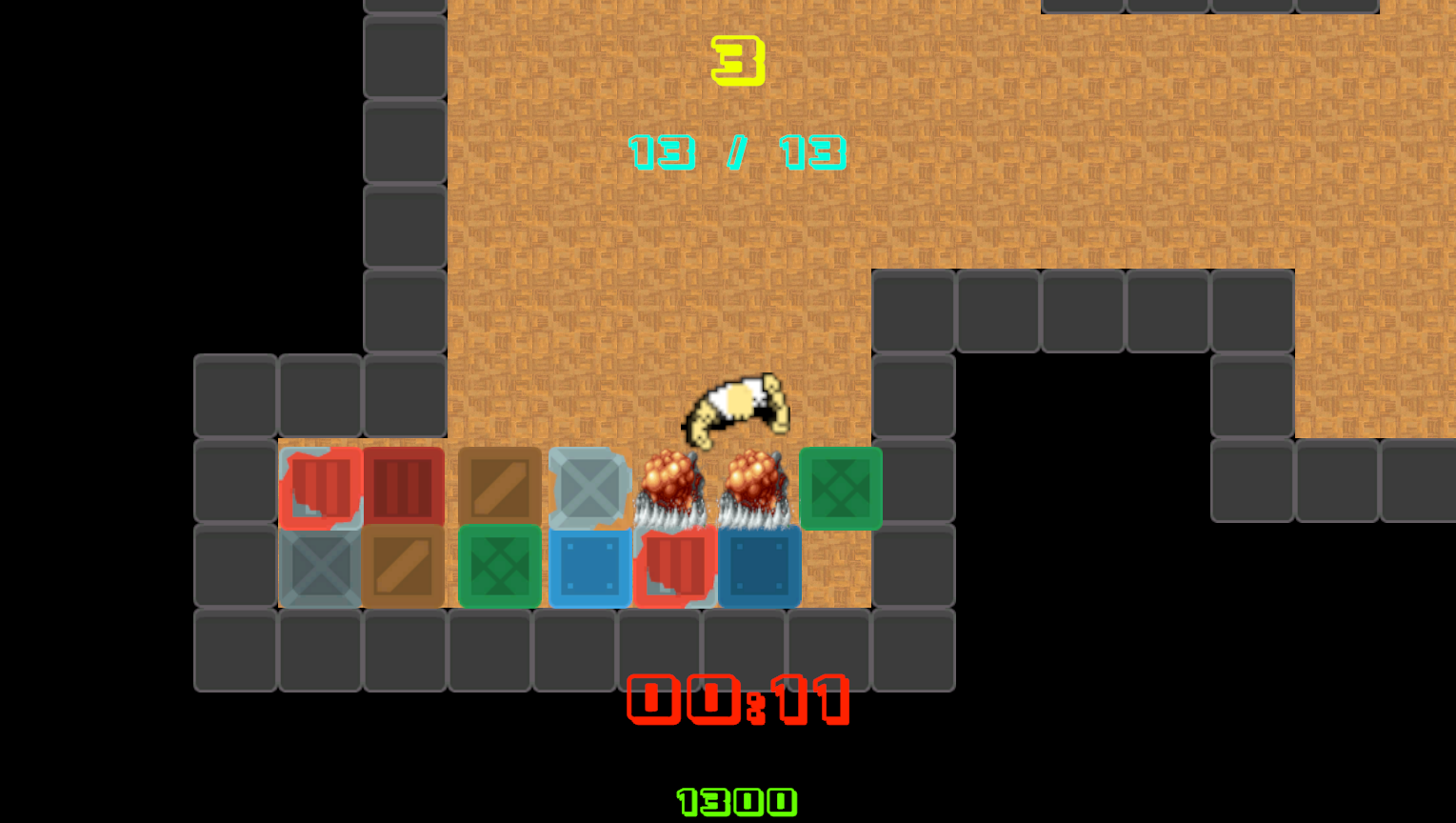Click the red 00:11 timer
The image size is (1456, 823).
pos(736,702)
